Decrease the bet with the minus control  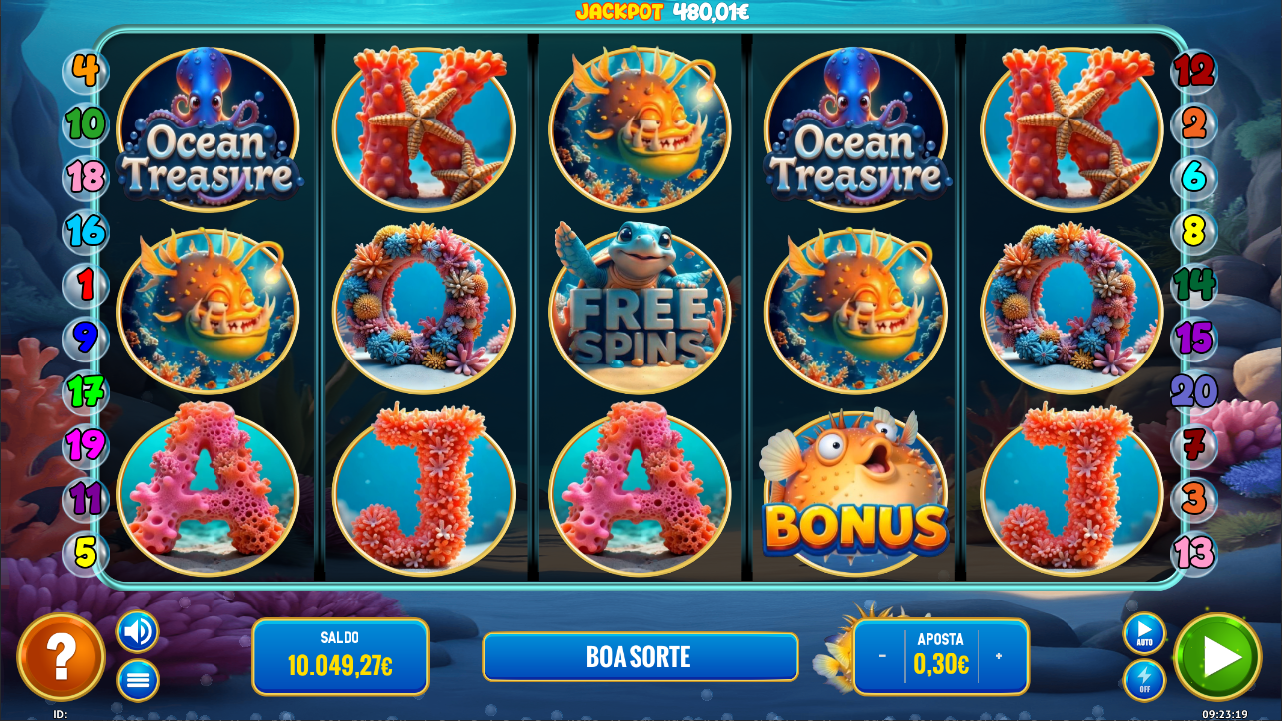coord(881,657)
